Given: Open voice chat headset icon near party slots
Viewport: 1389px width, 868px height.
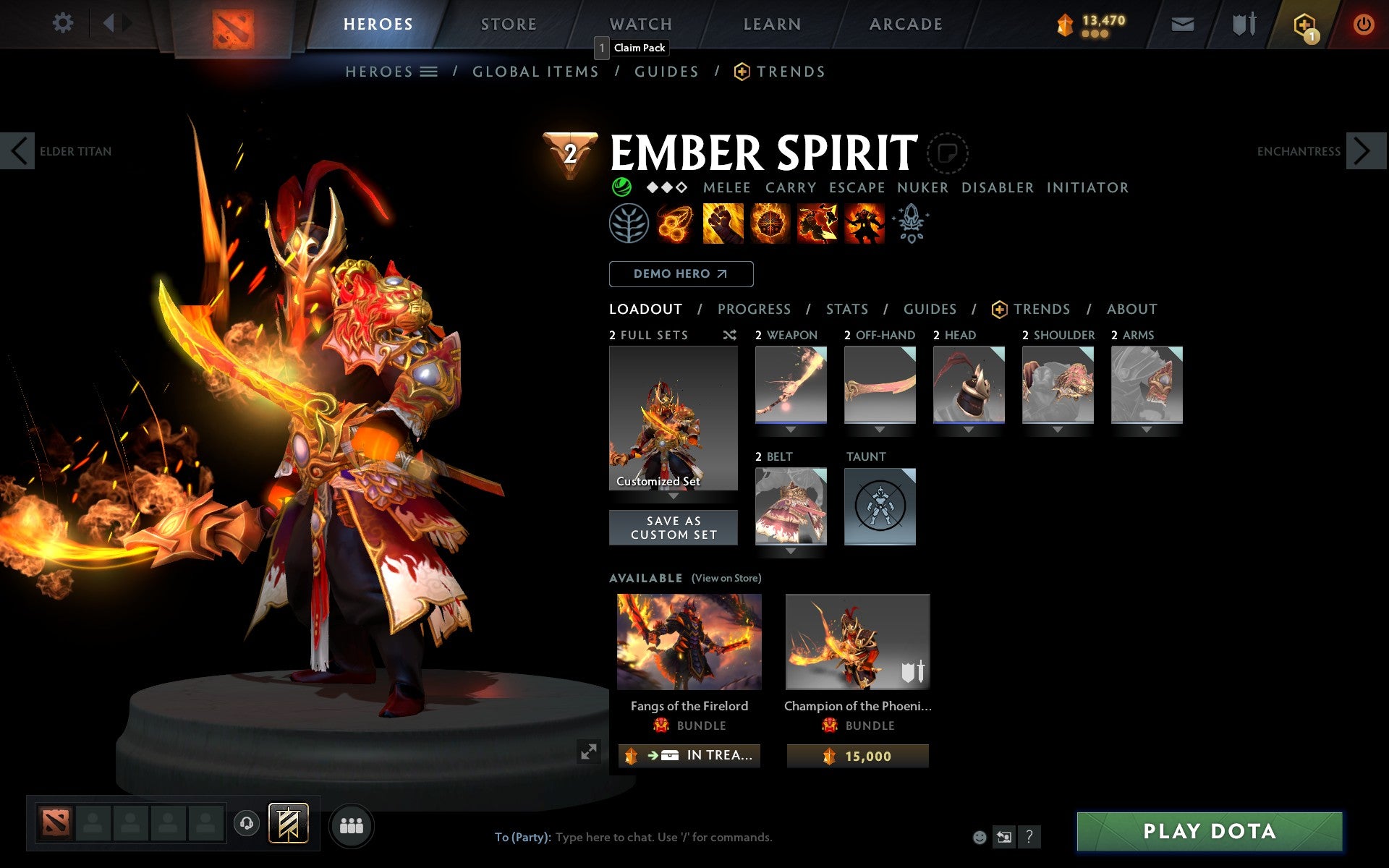Looking at the screenshot, I should click(247, 822).
